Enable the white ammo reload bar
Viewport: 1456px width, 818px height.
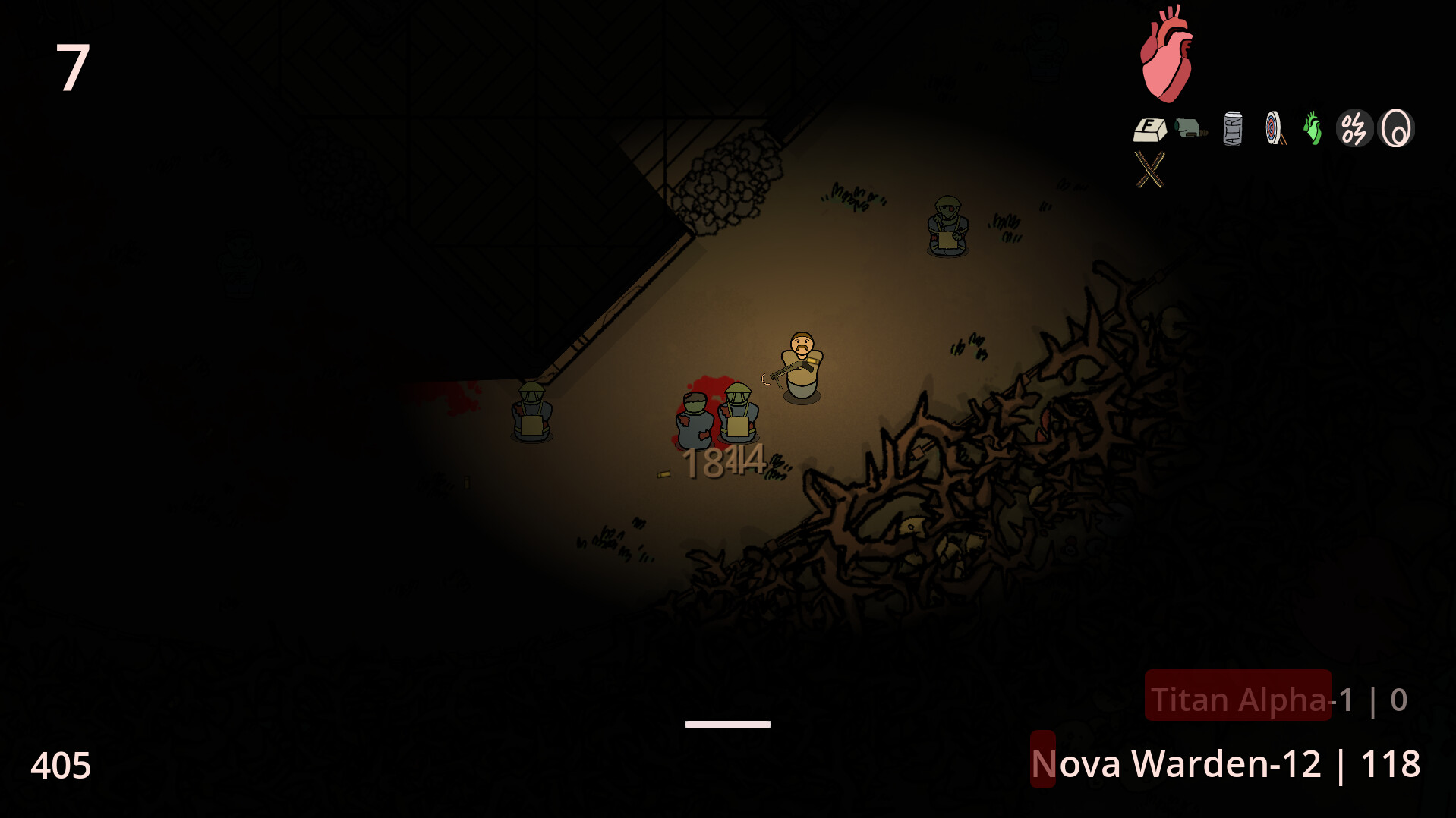pyautogui.click(x=728, y=724)
